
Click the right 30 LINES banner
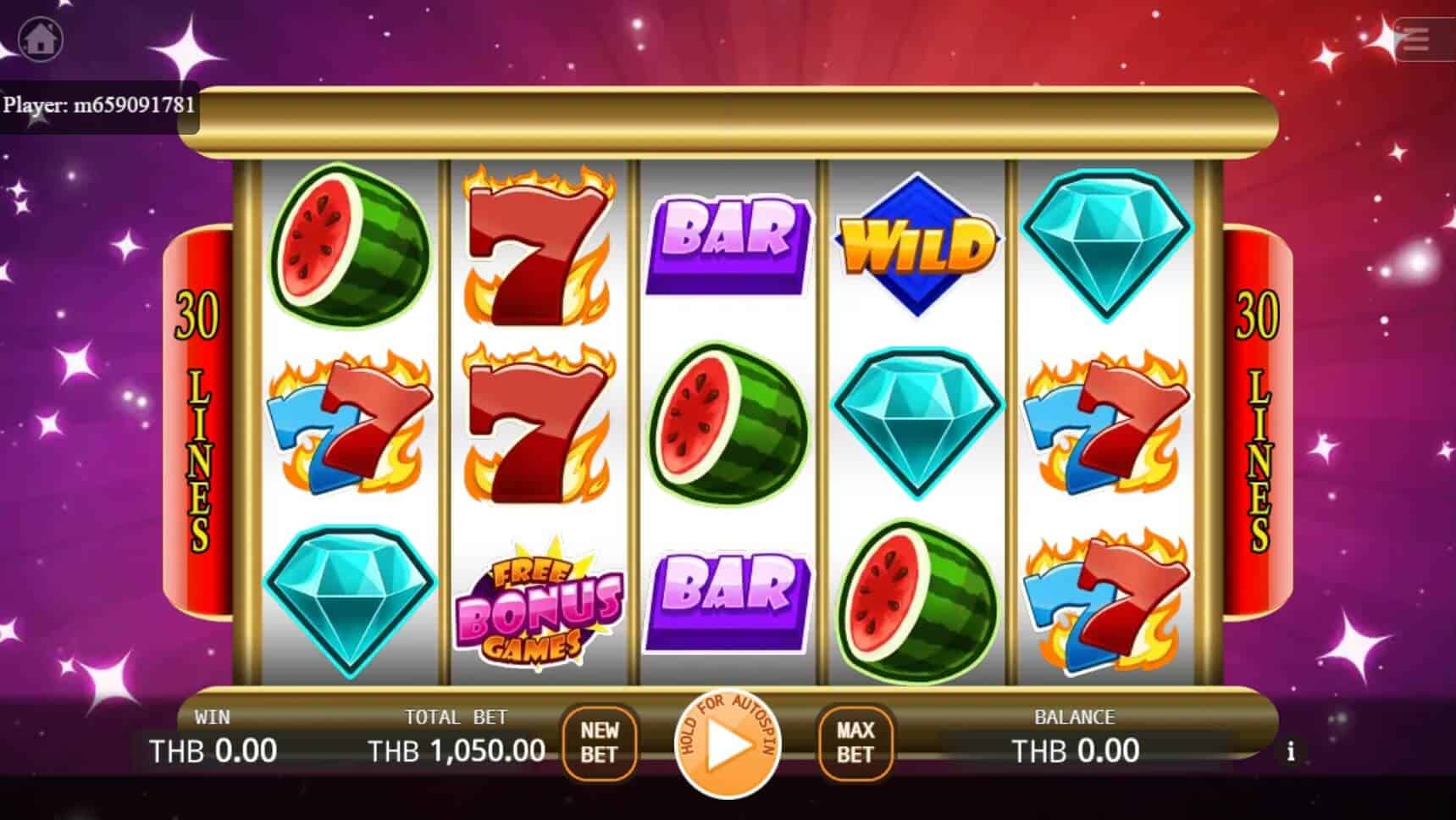pyautogui.click(x=1258, y=419)
